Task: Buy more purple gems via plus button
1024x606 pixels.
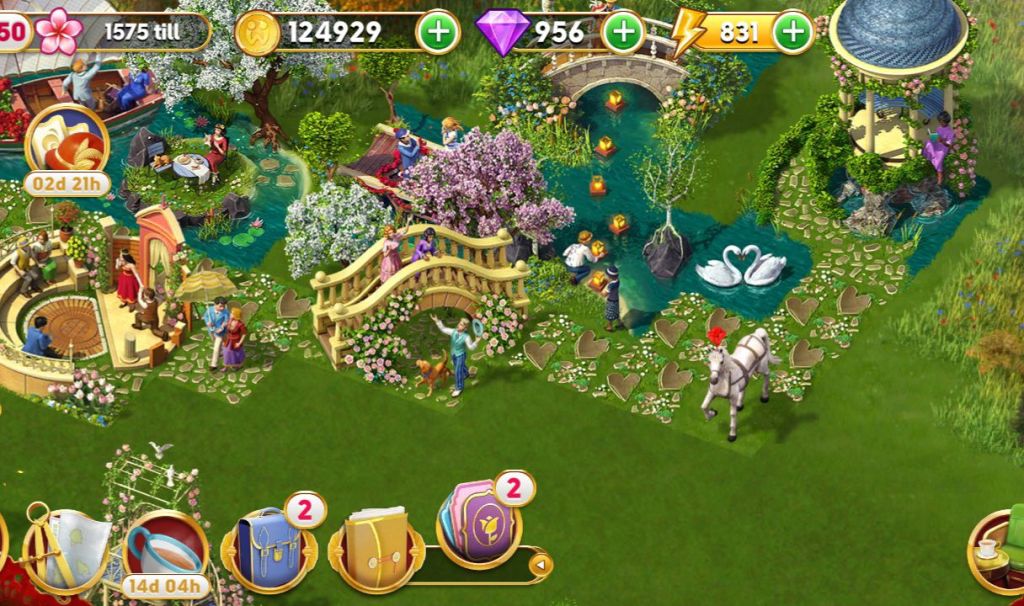Action: (x=622, y=32)
